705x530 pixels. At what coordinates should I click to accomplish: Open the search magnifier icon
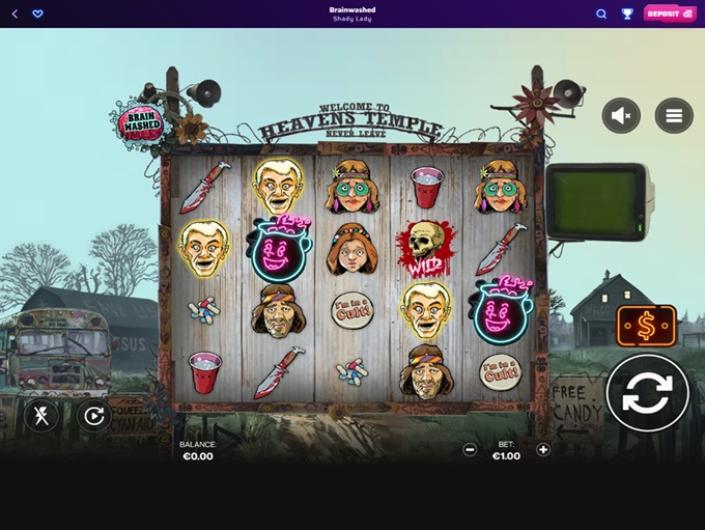pyautogui.click(x=601, y=14)
